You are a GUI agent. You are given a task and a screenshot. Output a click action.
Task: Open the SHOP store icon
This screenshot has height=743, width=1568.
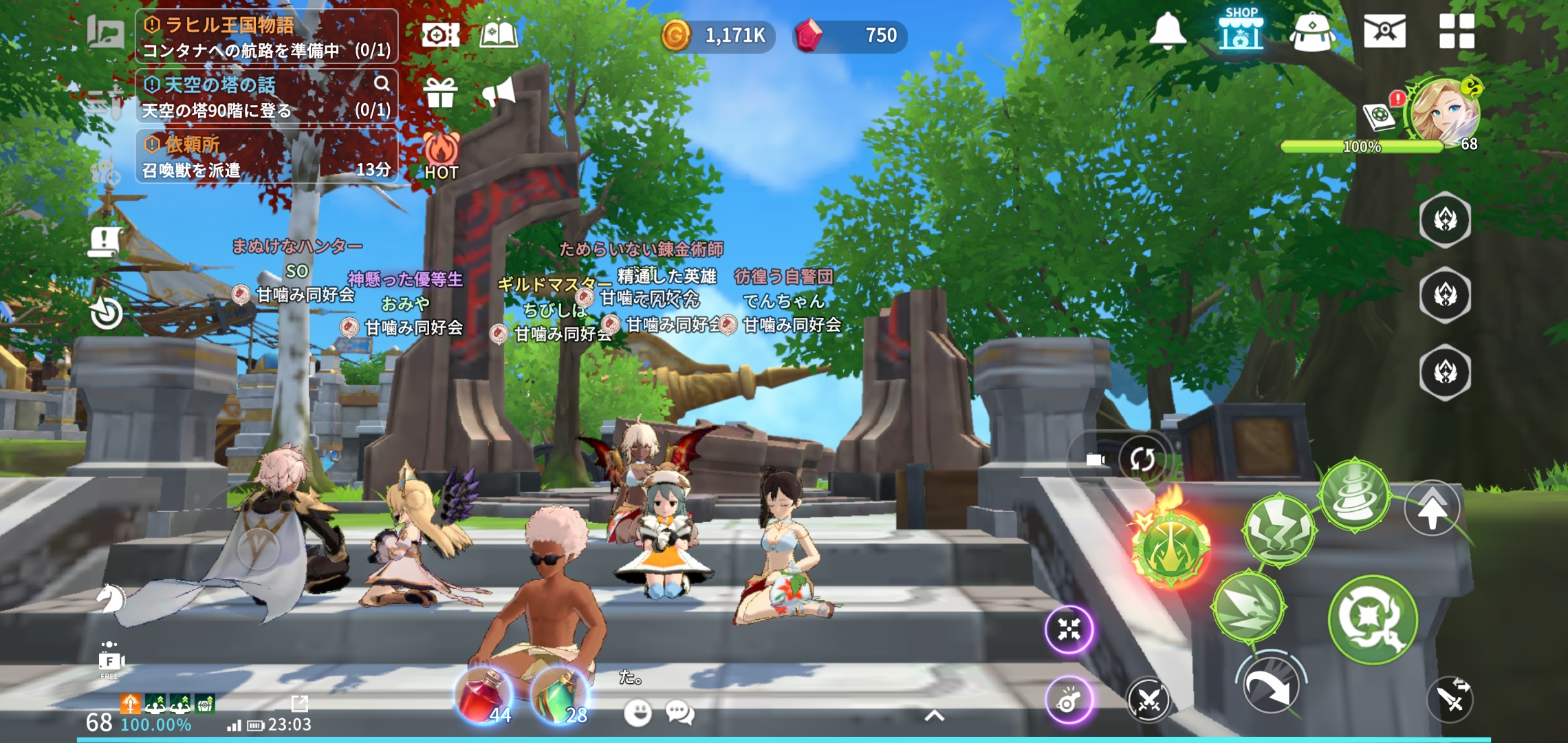pyautogui.click(x=1241, y=30)
